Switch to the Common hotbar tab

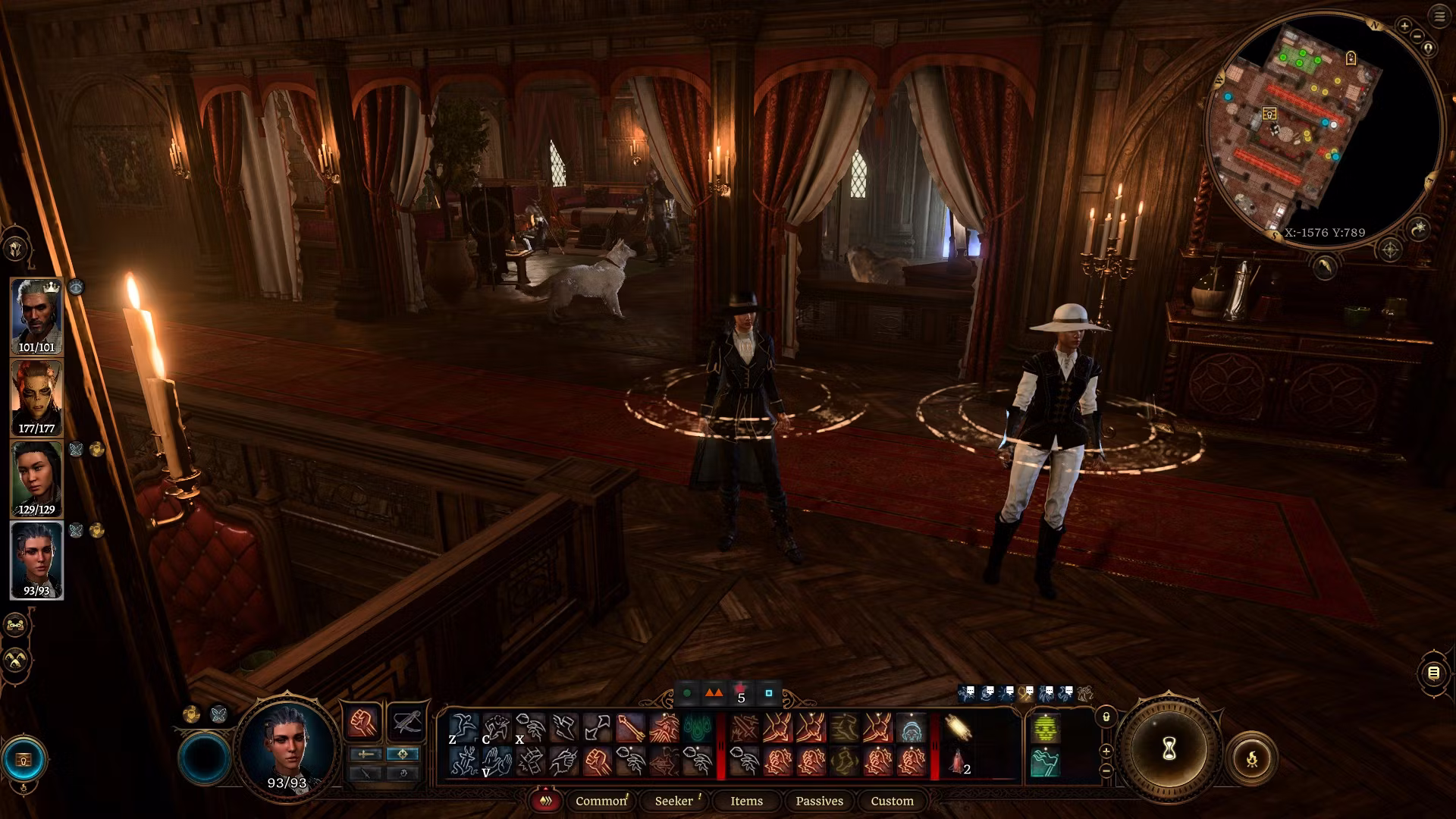tap(601, 801)
